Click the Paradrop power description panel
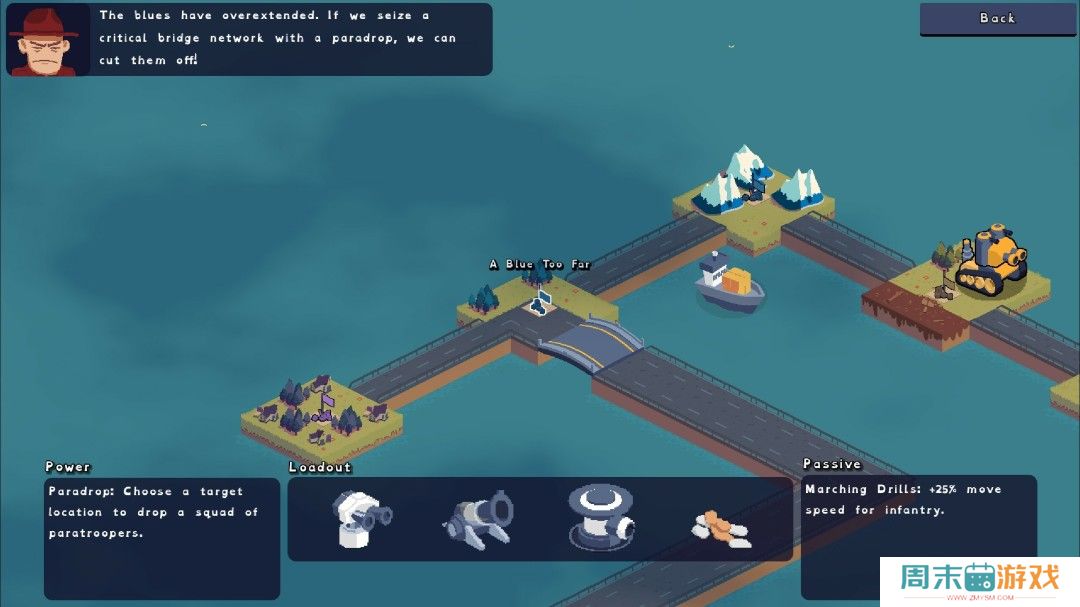The height and width of the screenshot is (607, 1080). [162, 538]
